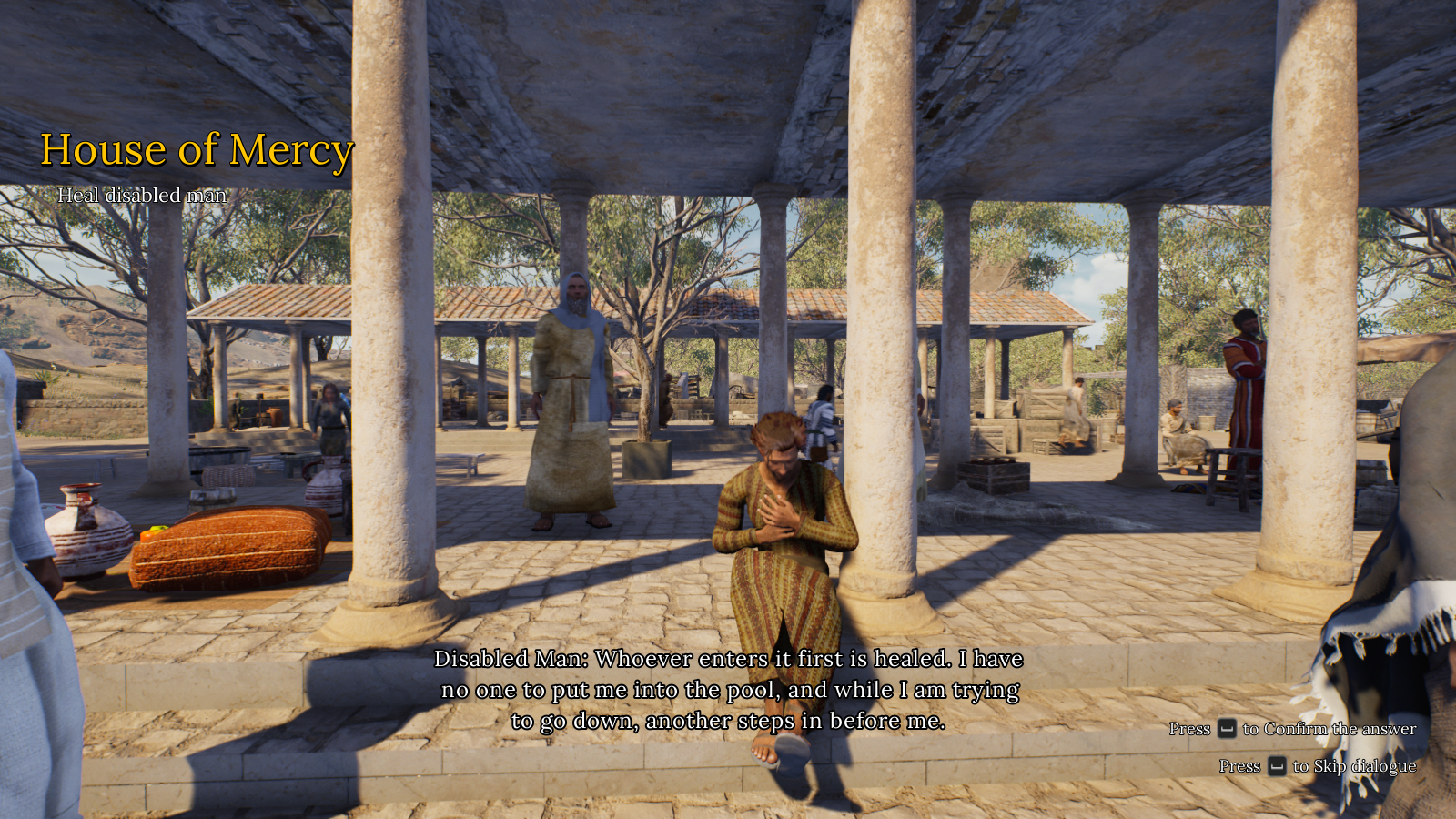Viewport: 1456px width, 819px height.
Task: Select the House of Mercy quest title
Action: pyautogui.click(x=197, y=150)
